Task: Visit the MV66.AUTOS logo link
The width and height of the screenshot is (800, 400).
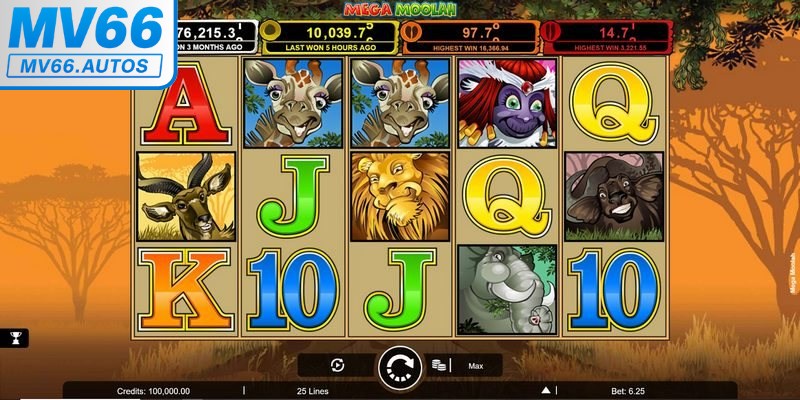Action: (x=85, y=43)
